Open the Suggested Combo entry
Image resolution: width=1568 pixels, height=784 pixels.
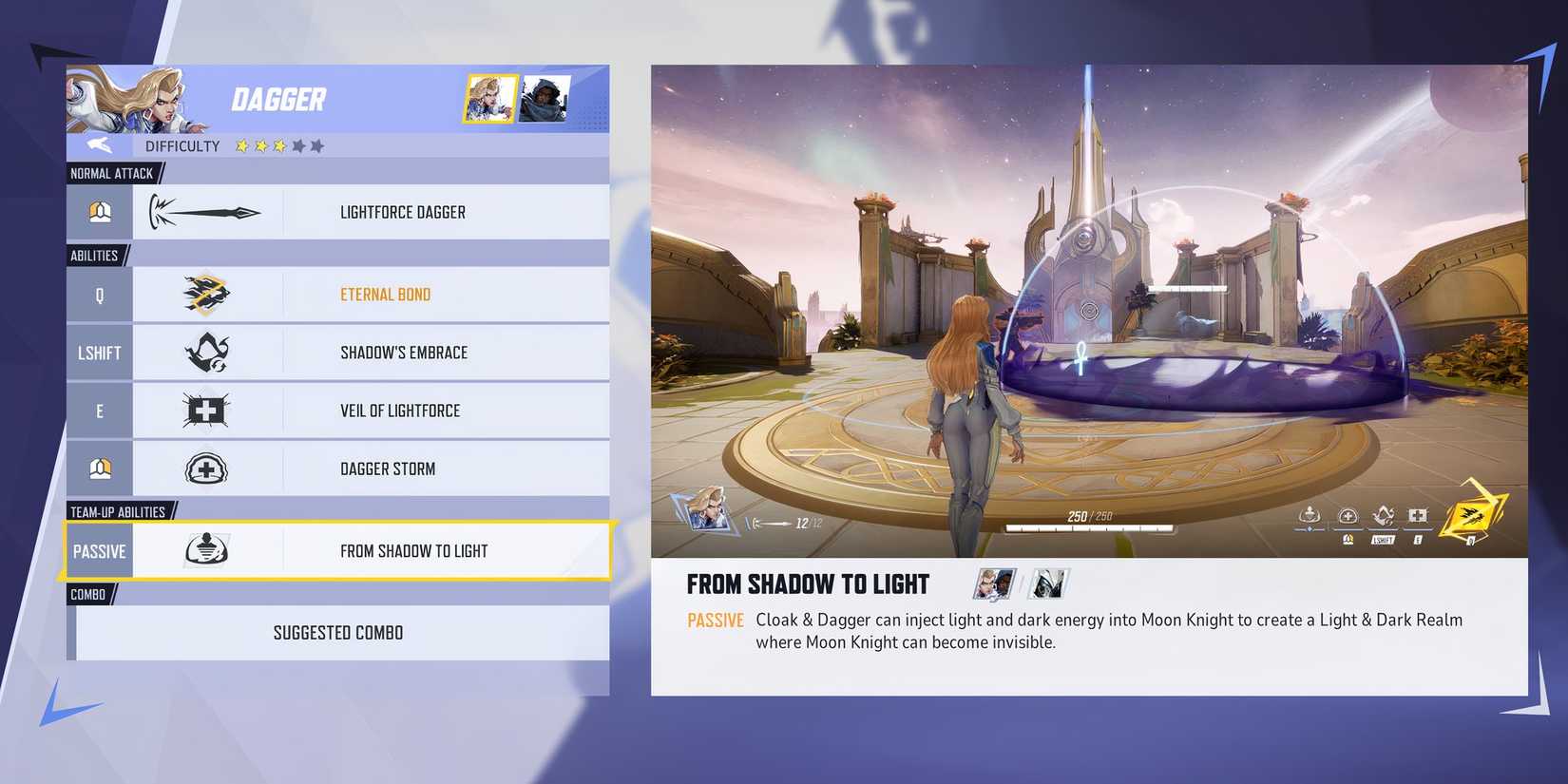[x=340, y=633]
